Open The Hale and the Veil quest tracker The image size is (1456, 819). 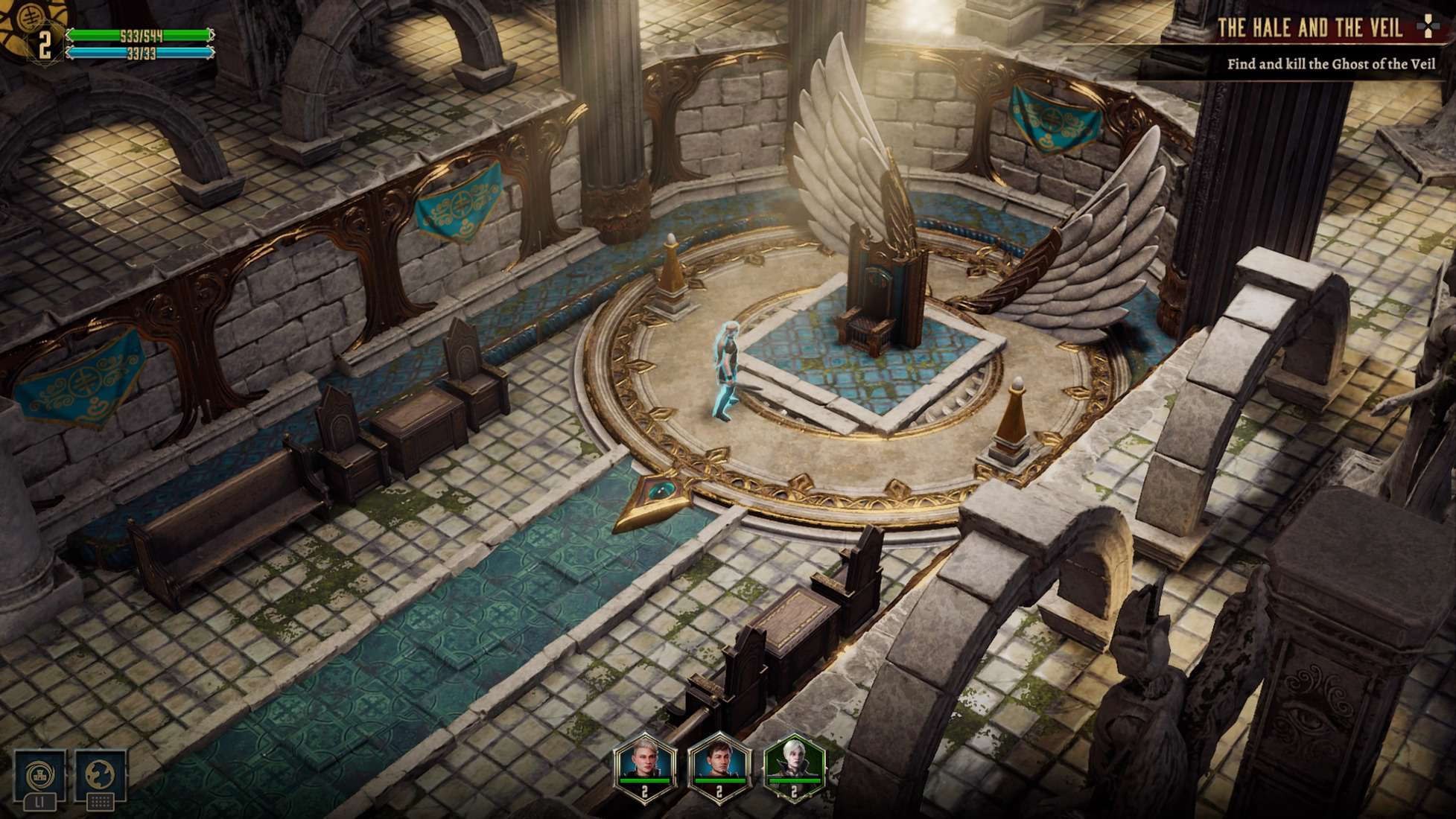[x=1309, y=28]
